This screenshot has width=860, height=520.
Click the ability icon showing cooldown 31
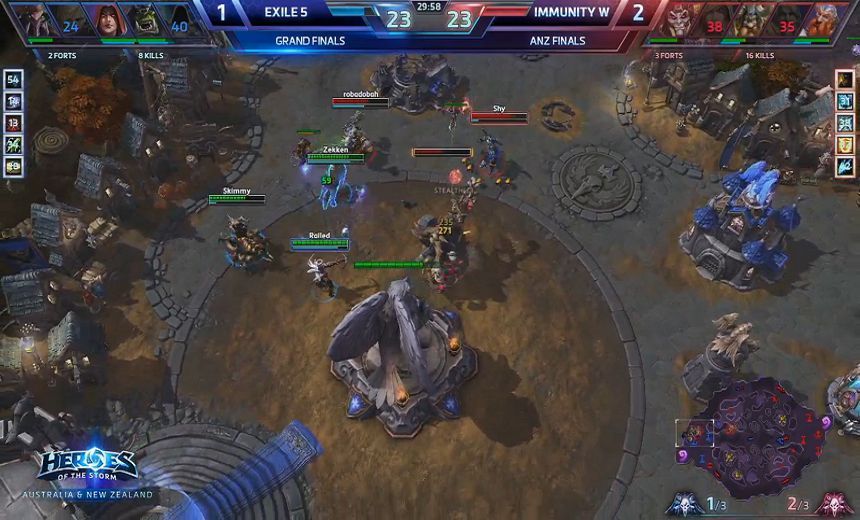pyautogui.click(x=846, y=101)
